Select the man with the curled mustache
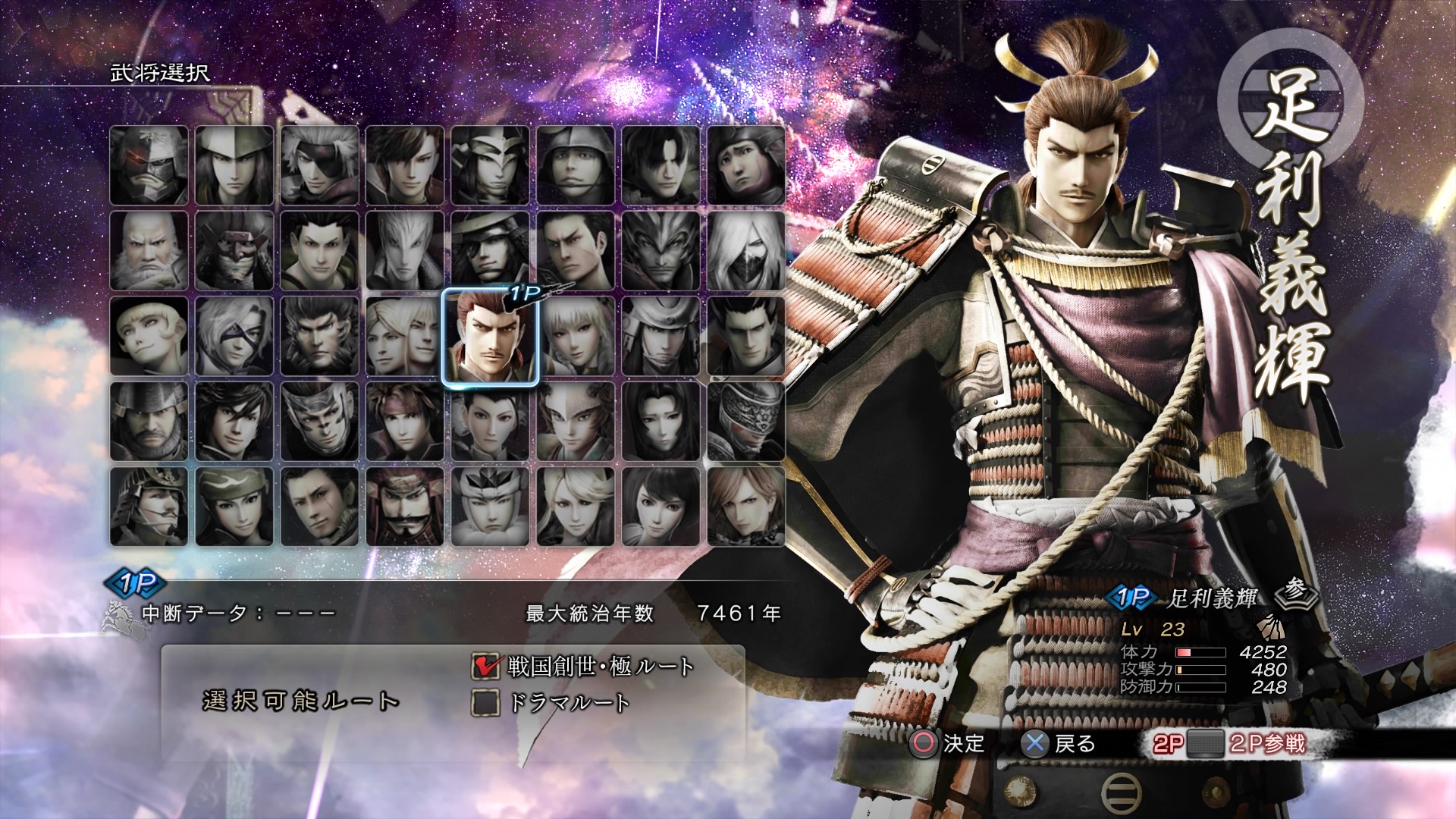 coord(404,507)
